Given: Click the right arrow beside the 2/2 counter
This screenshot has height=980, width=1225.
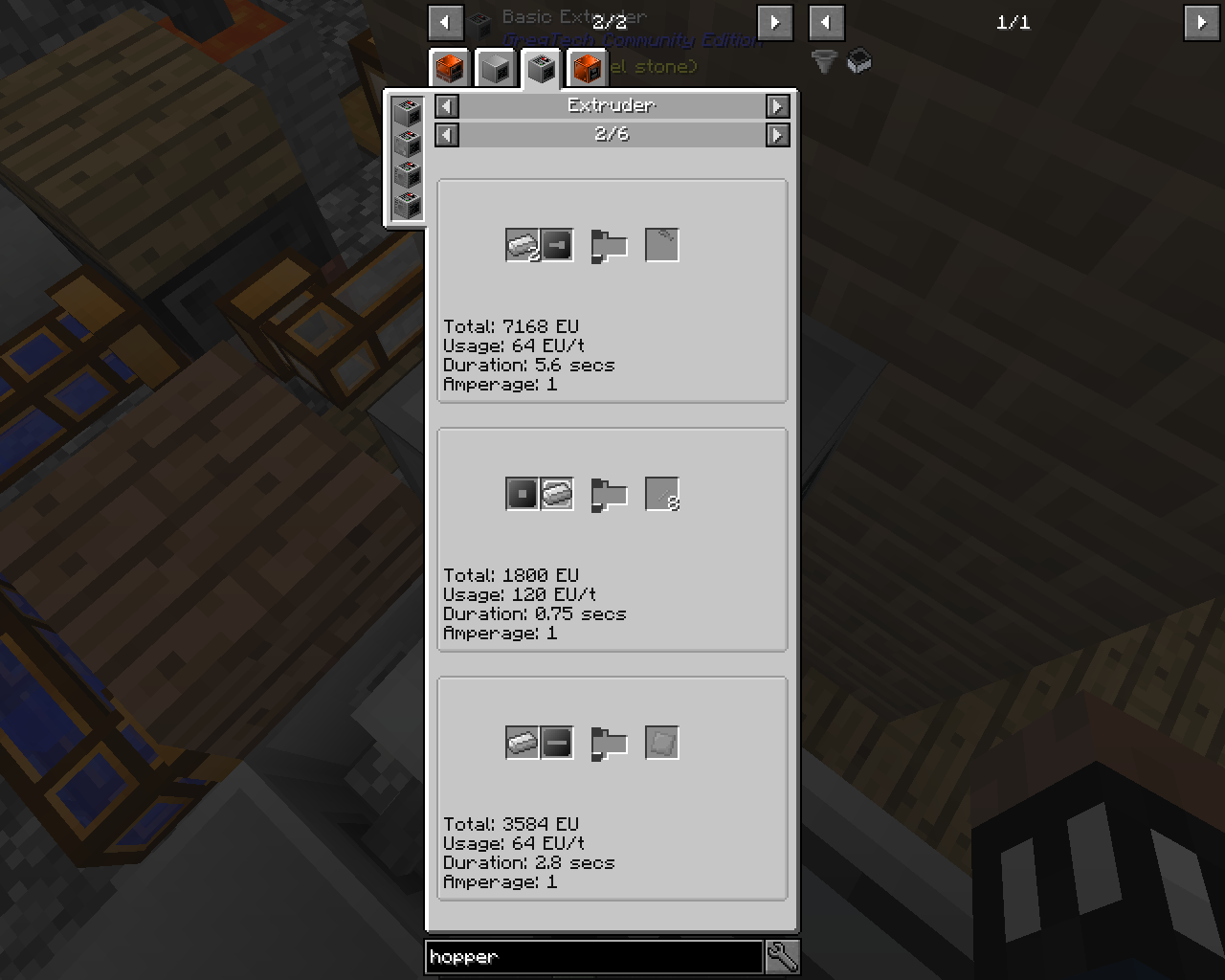Looking at the screenshot, I should click(774, 22).
